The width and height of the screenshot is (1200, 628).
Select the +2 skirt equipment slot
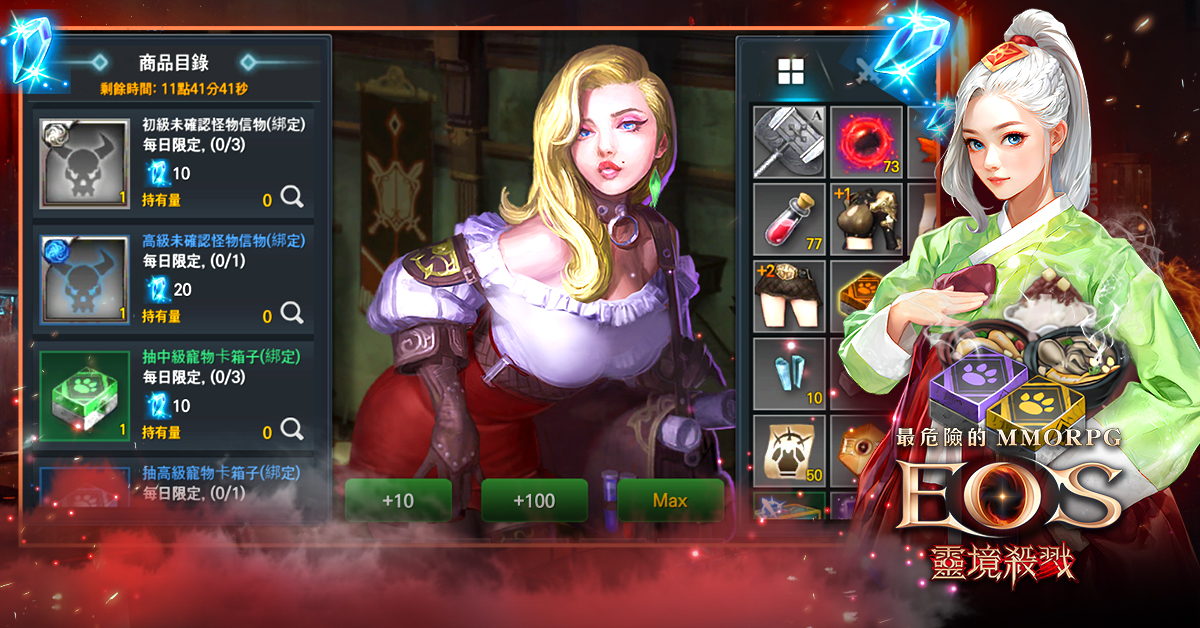(789, 295)
